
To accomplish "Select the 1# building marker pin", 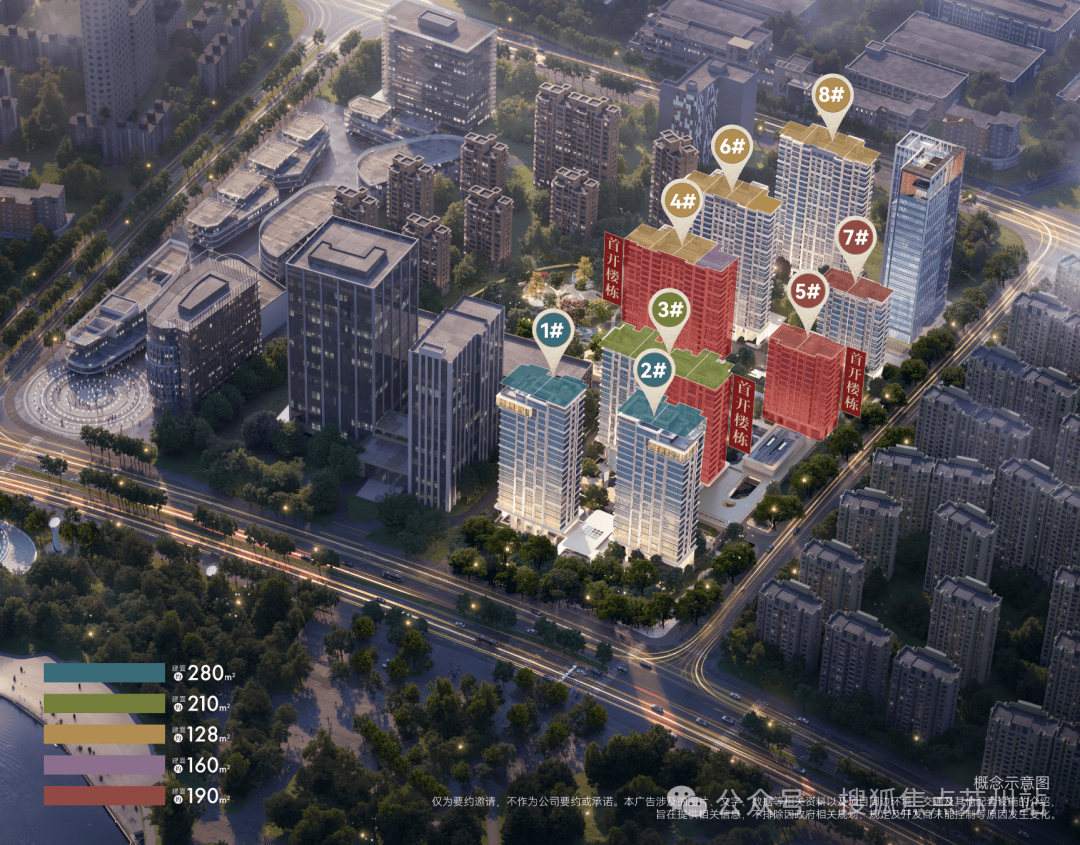I will 553,329.
